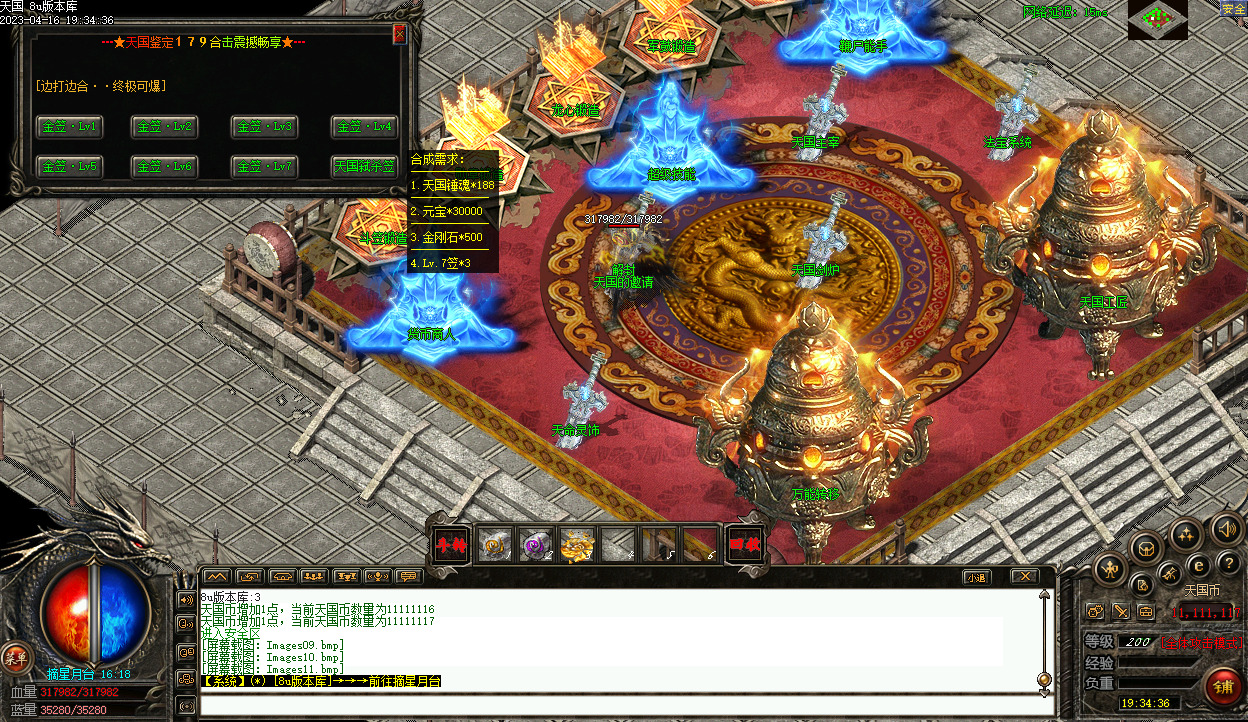This screenshot has height=722, width=1248.
Task: Click the 小退 logout button
Action: pos(977,577)
